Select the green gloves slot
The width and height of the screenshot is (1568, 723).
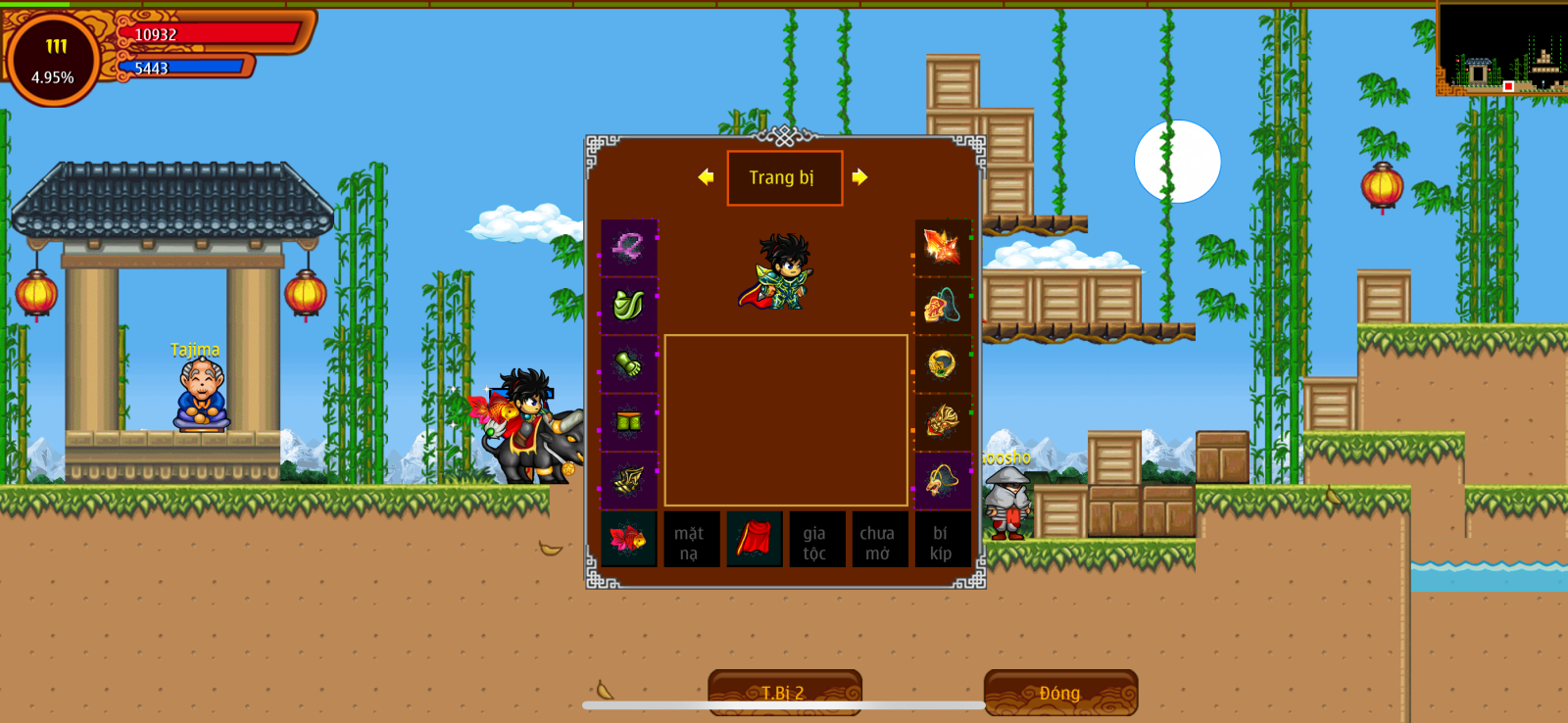(628, 364)
